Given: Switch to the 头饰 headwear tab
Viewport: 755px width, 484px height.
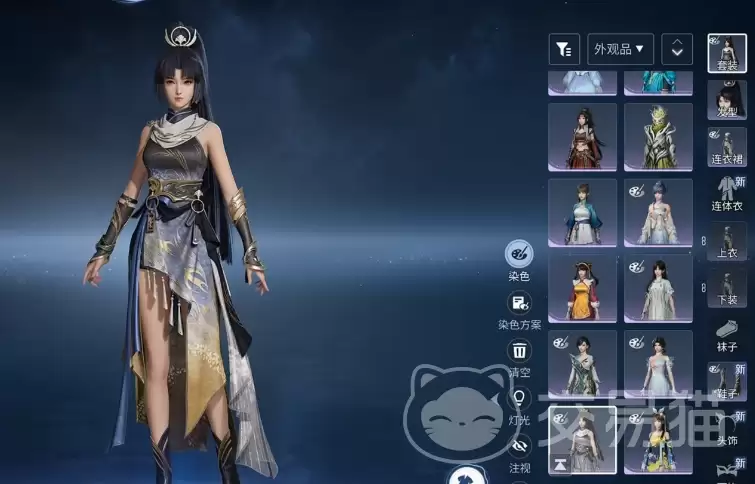Looking at the screenshot, I should coord(727,428).
